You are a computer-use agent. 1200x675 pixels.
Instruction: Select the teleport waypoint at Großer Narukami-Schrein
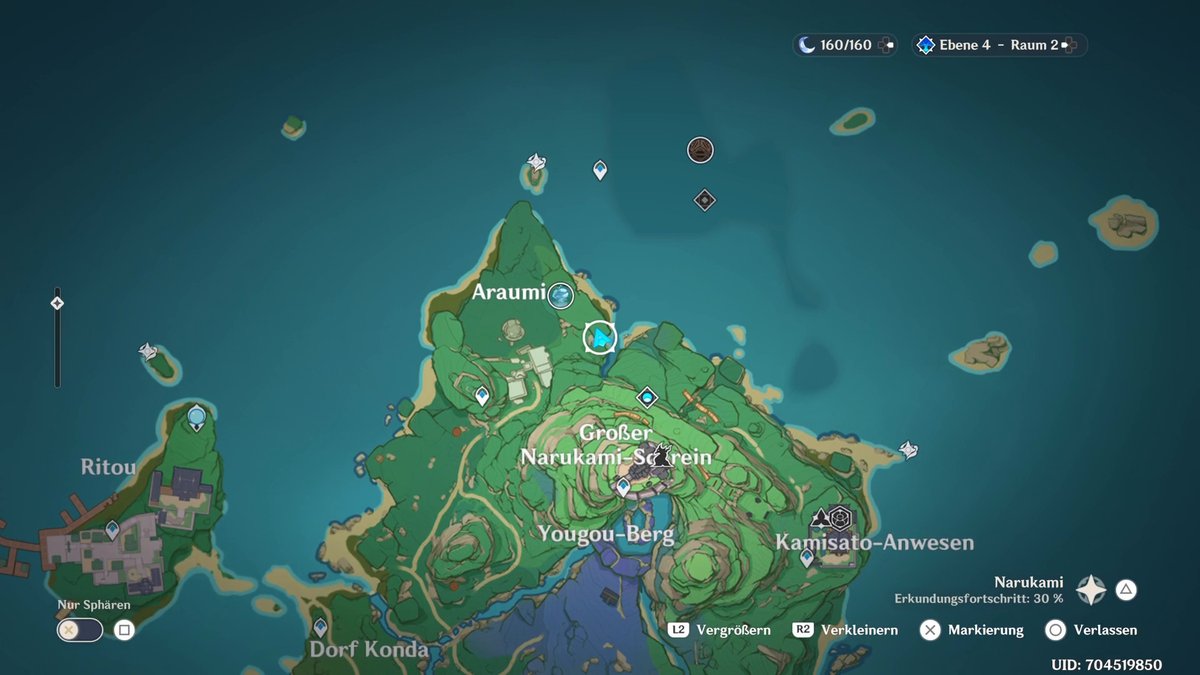(623, 487)
